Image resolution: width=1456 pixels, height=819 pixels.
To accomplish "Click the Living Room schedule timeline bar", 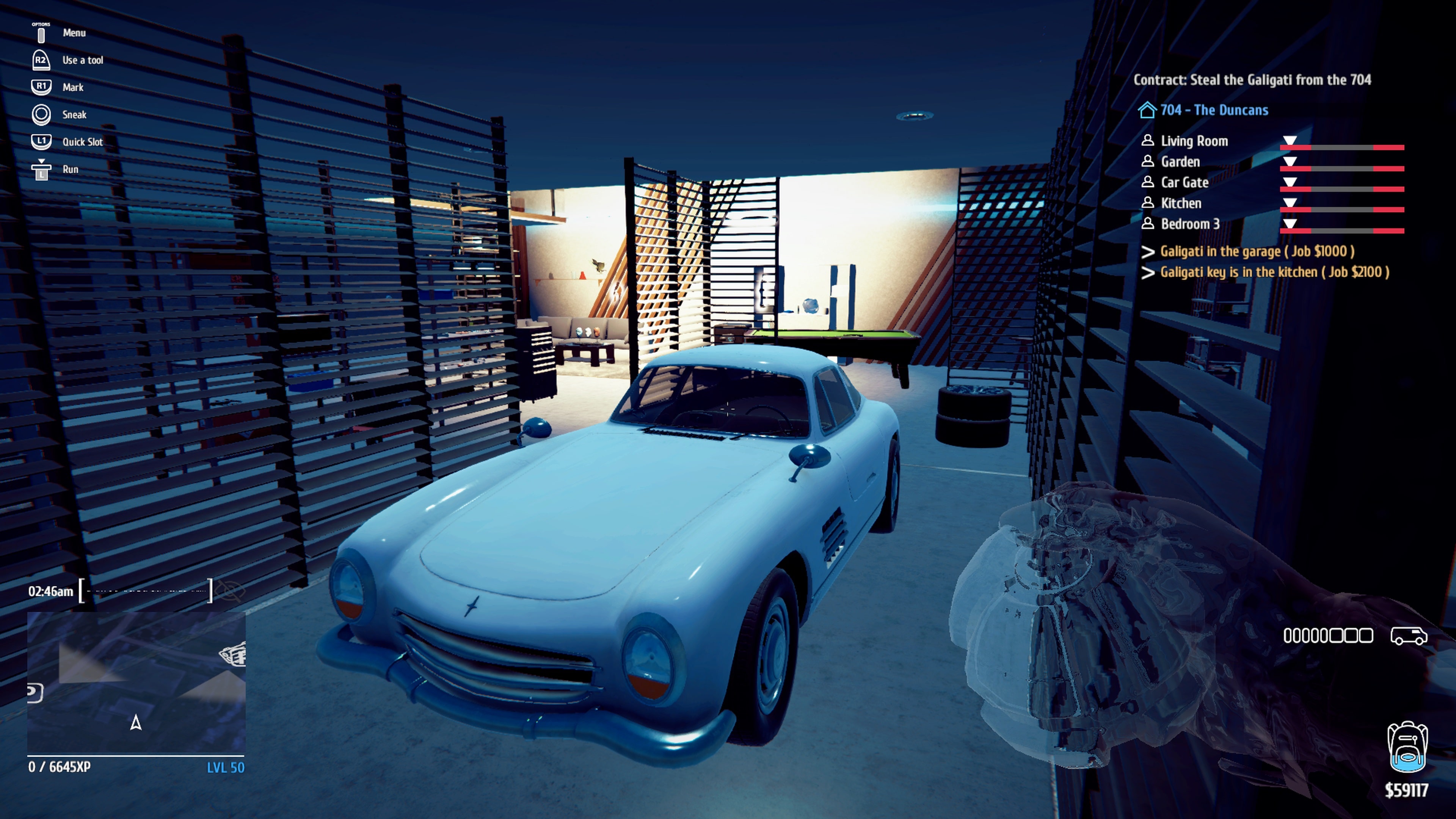I will point(1342,147).
